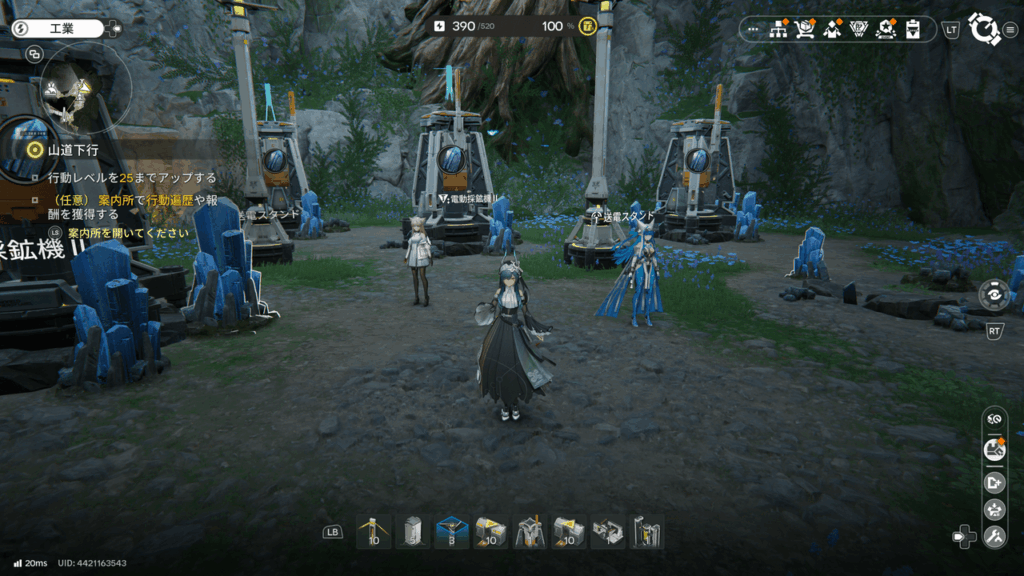Screen dimensions: 1024x576
Task: Select the tall grey tower hotbar slot
Action: [x=413, y=532]
